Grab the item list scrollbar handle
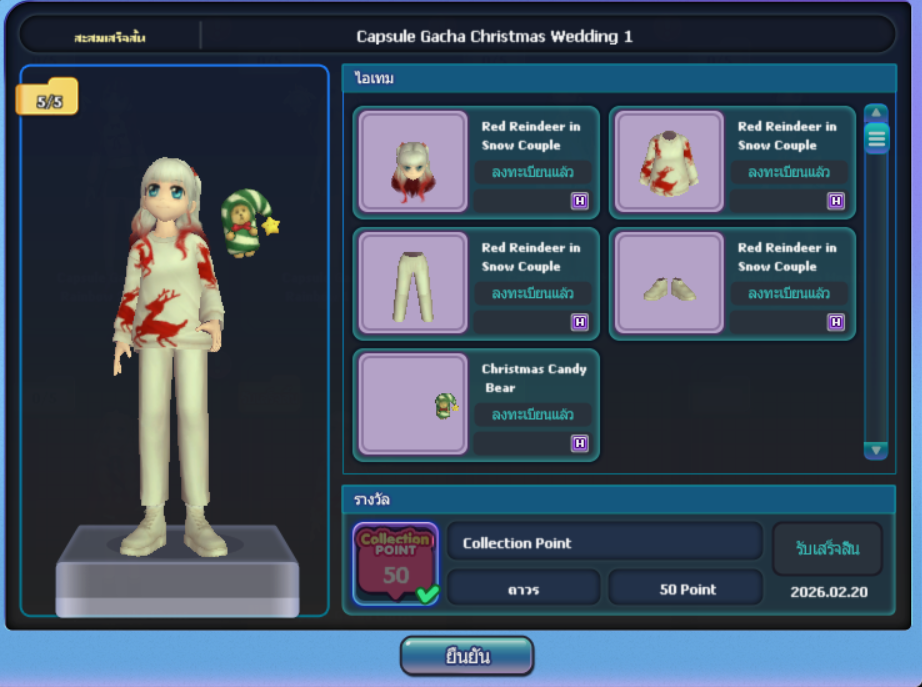 [x=876, y=138]
